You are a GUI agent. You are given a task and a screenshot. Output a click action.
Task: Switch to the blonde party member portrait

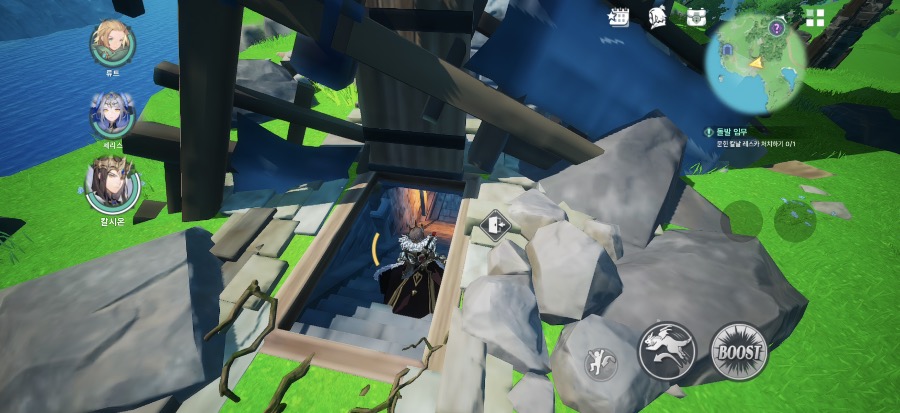coord(113,41)
